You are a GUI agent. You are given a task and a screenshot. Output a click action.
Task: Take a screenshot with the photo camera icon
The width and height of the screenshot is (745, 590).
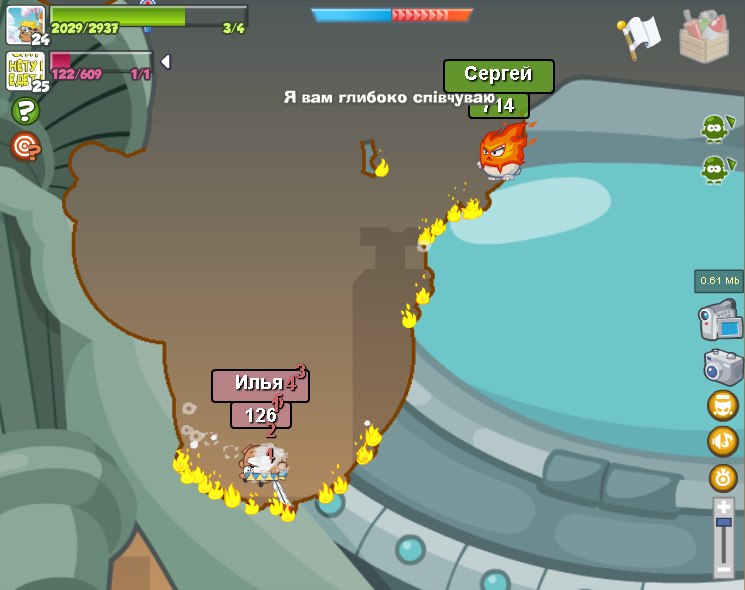point(723,366)
